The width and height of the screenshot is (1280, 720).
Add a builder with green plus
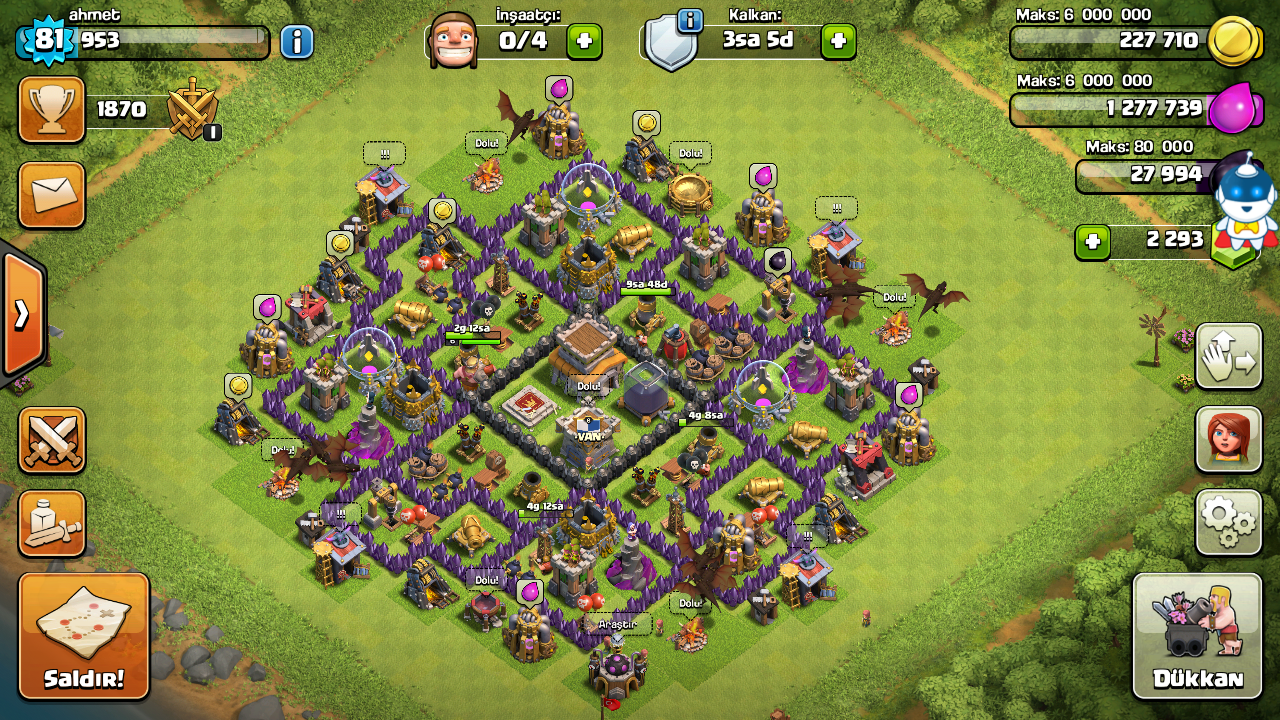click(584, 42)
